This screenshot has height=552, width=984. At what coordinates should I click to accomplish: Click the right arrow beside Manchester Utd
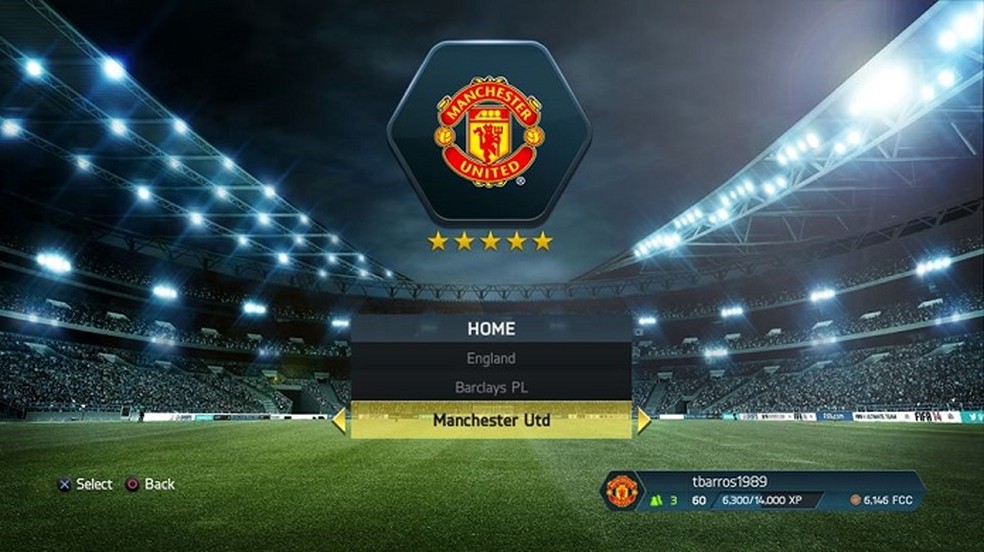(x=643, y=421)
